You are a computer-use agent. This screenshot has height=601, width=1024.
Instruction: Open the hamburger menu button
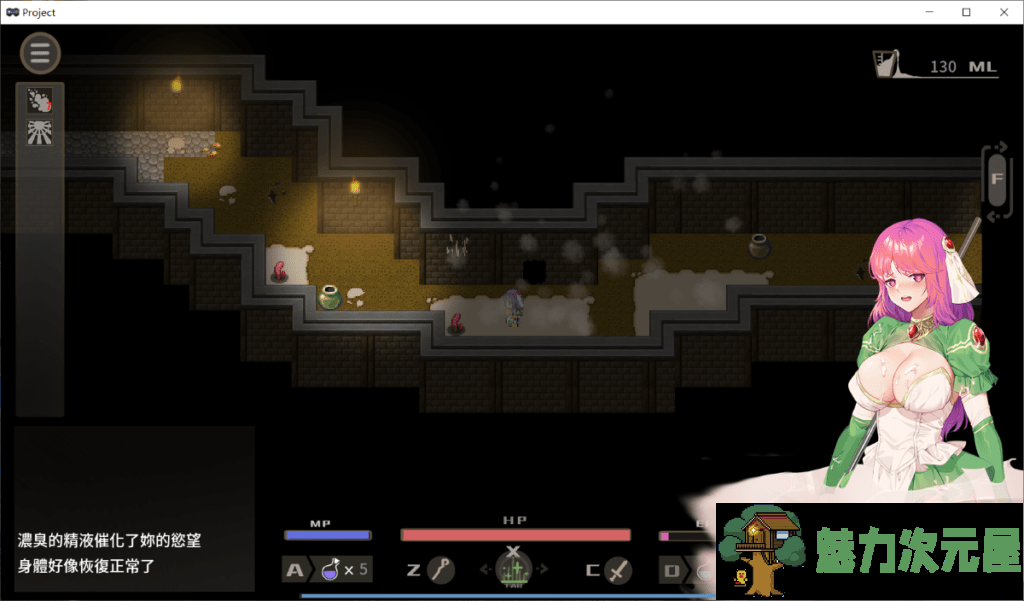click(40, 54)
